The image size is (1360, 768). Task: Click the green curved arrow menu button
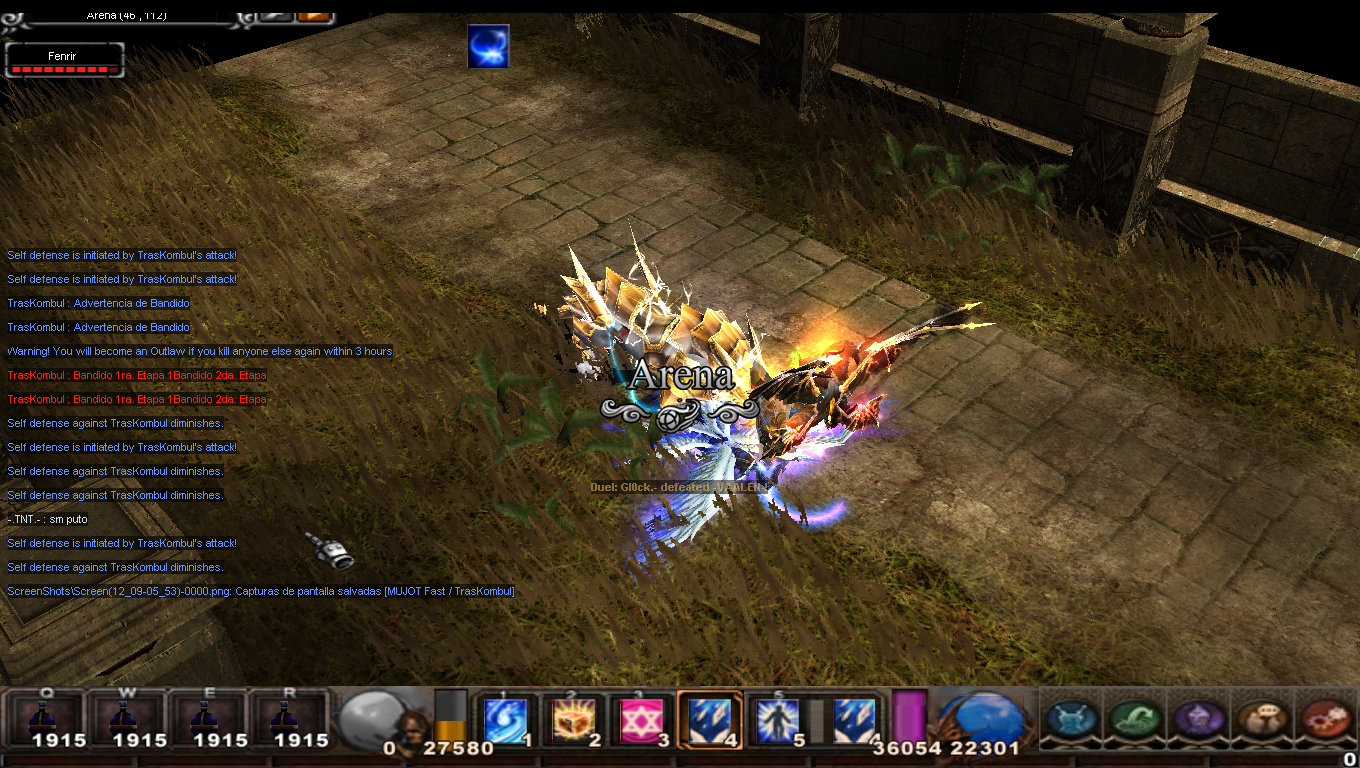1133,718
